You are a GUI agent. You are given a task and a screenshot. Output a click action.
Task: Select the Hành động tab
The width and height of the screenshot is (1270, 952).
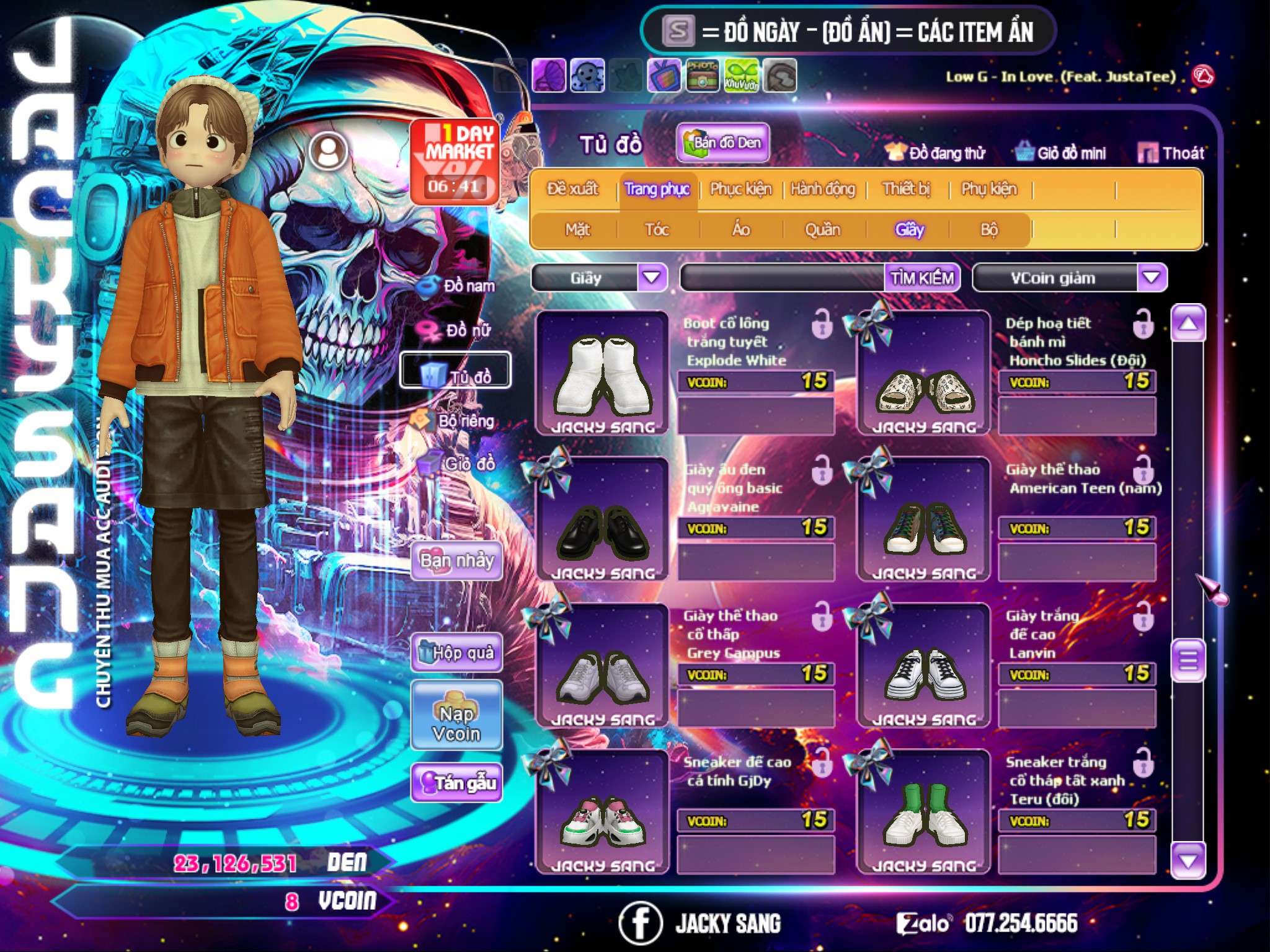pos(823,189)
